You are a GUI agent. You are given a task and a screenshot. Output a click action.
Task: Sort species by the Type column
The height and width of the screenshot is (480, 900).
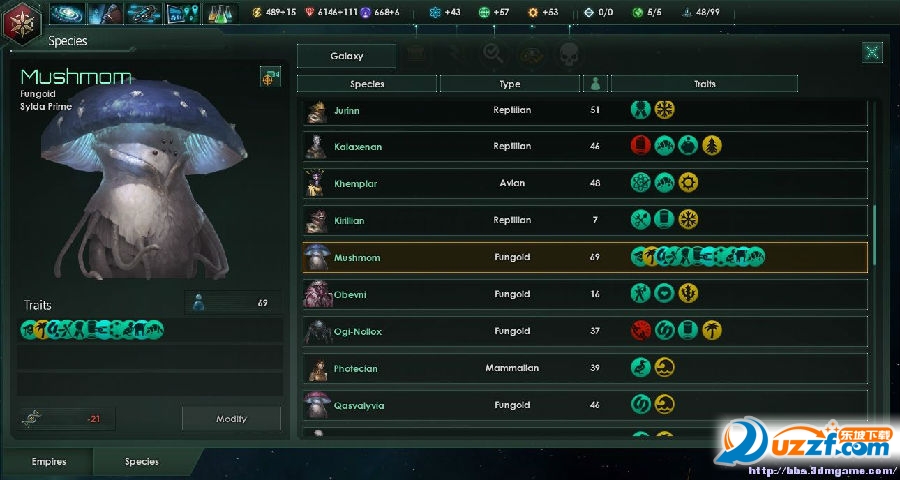(x=509, y=84)
